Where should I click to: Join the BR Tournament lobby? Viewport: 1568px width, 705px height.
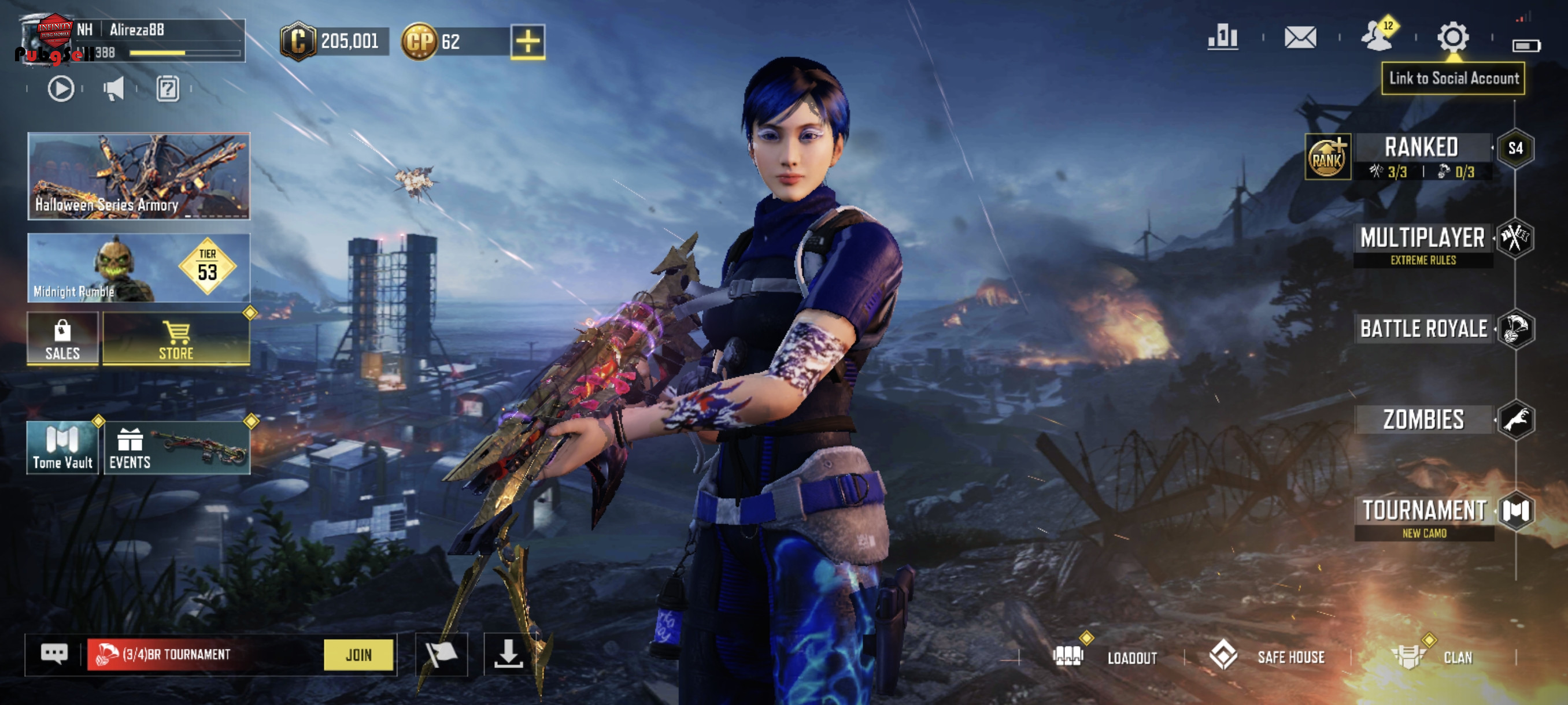point(358,655)
